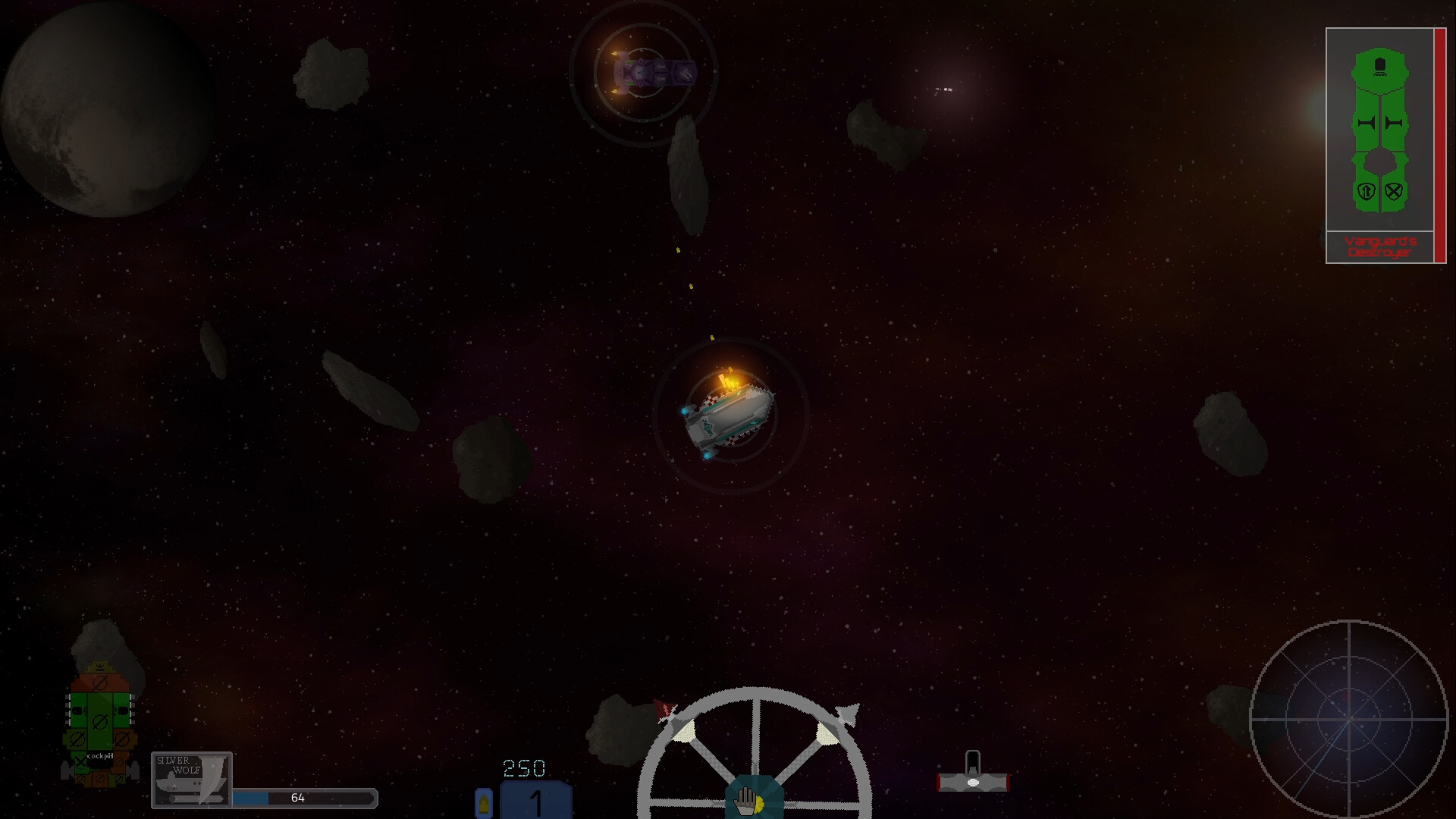Toggle the right wing turret on your ship display
Screen dimensions: 1456x819
(x=121, y=709)
